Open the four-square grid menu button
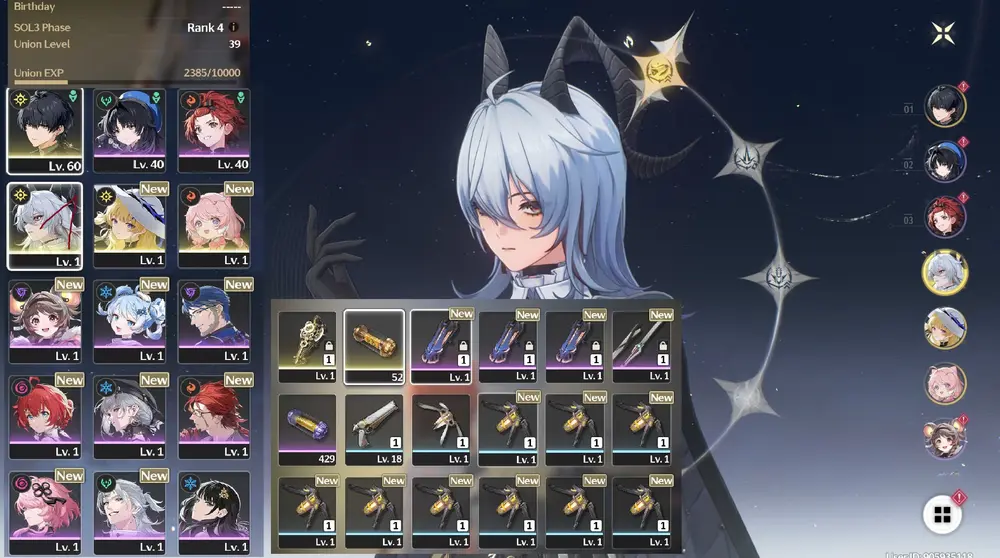 point(941,514)
